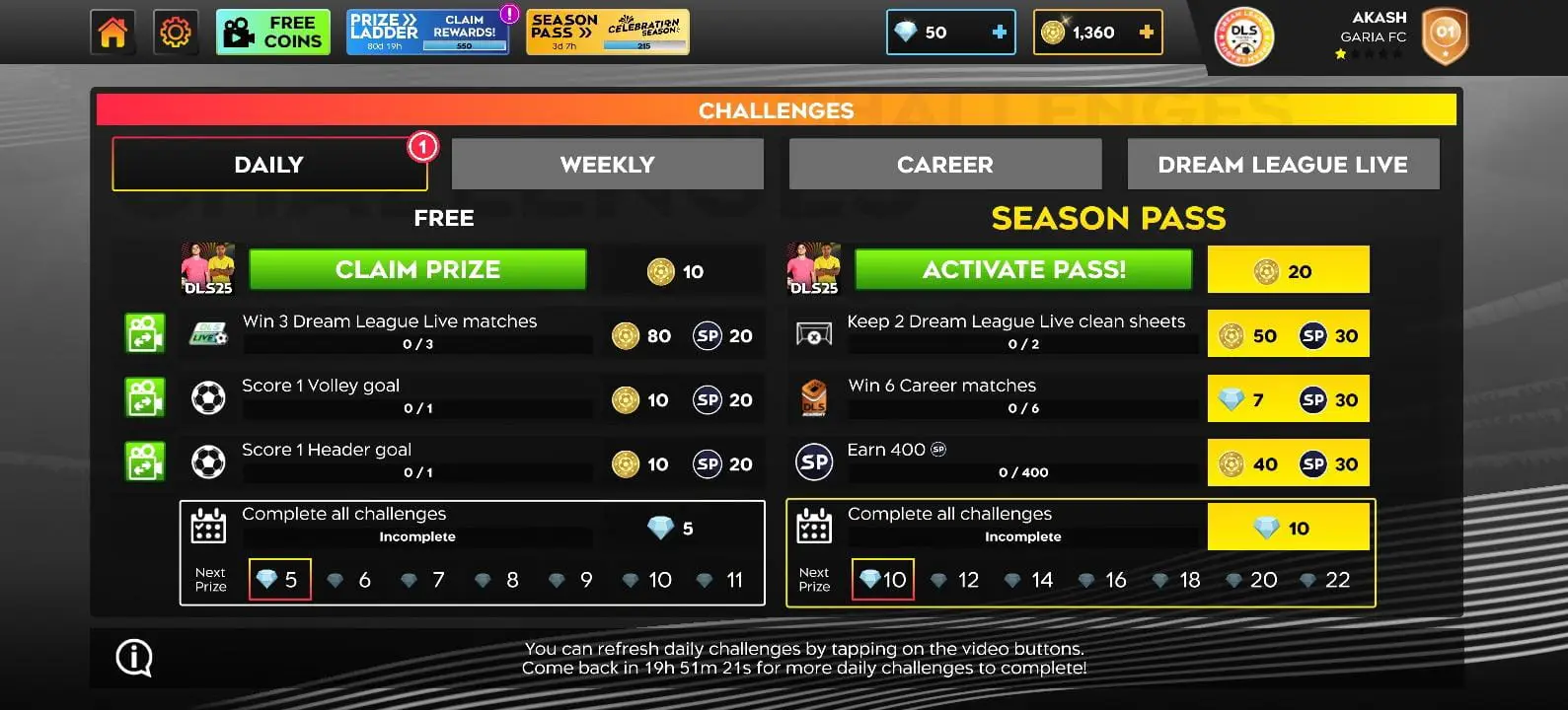Tap the Free Coins camera icon

click(x=237, y=32)
